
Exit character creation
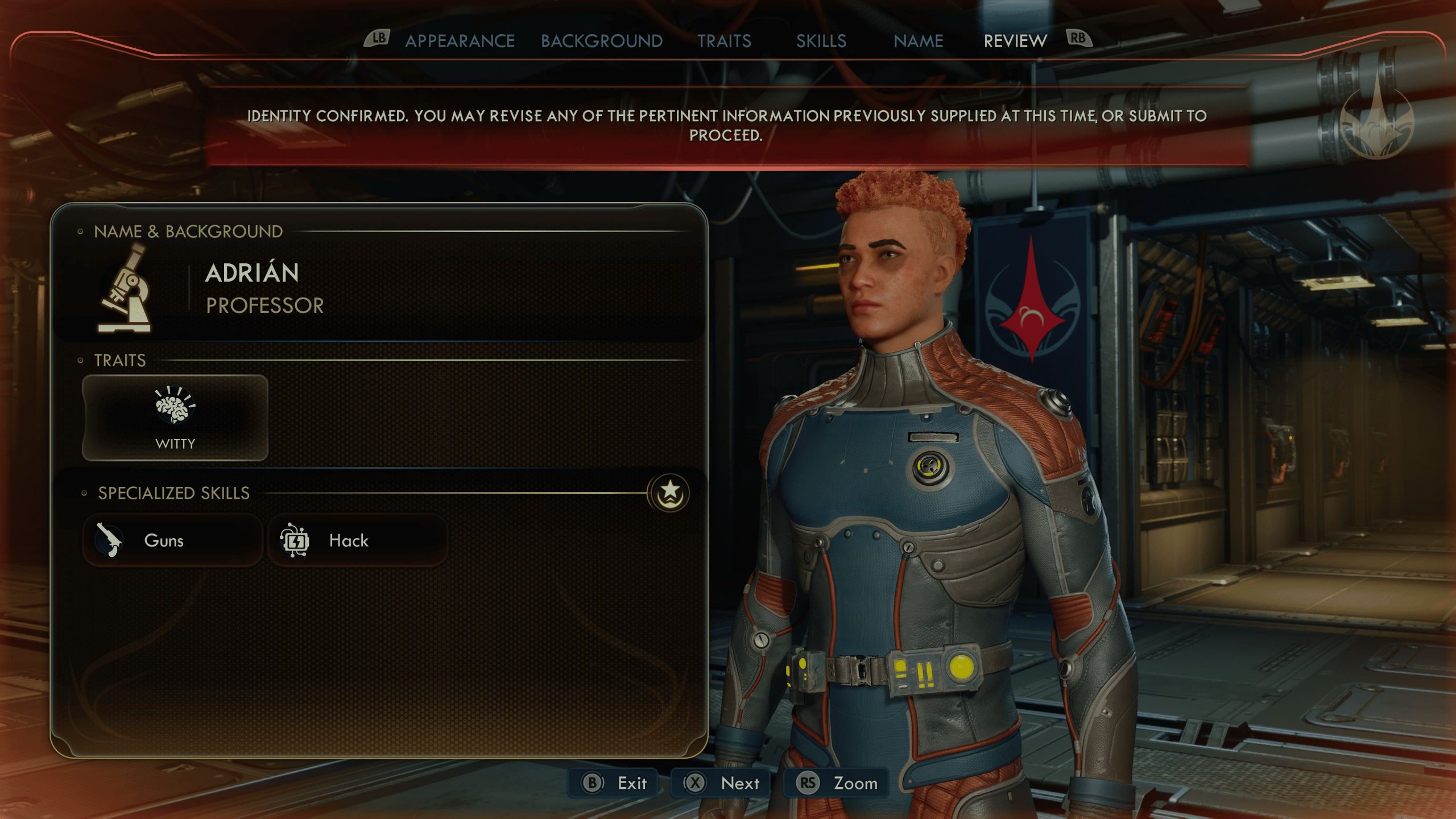click(614, 783)
